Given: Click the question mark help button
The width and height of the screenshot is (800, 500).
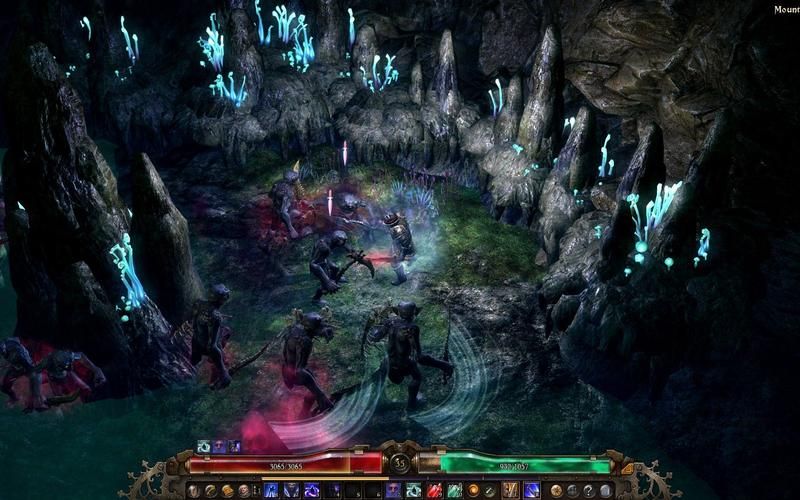Looking at the screenshot, I should pyautogui.click(x=590, y=490).
